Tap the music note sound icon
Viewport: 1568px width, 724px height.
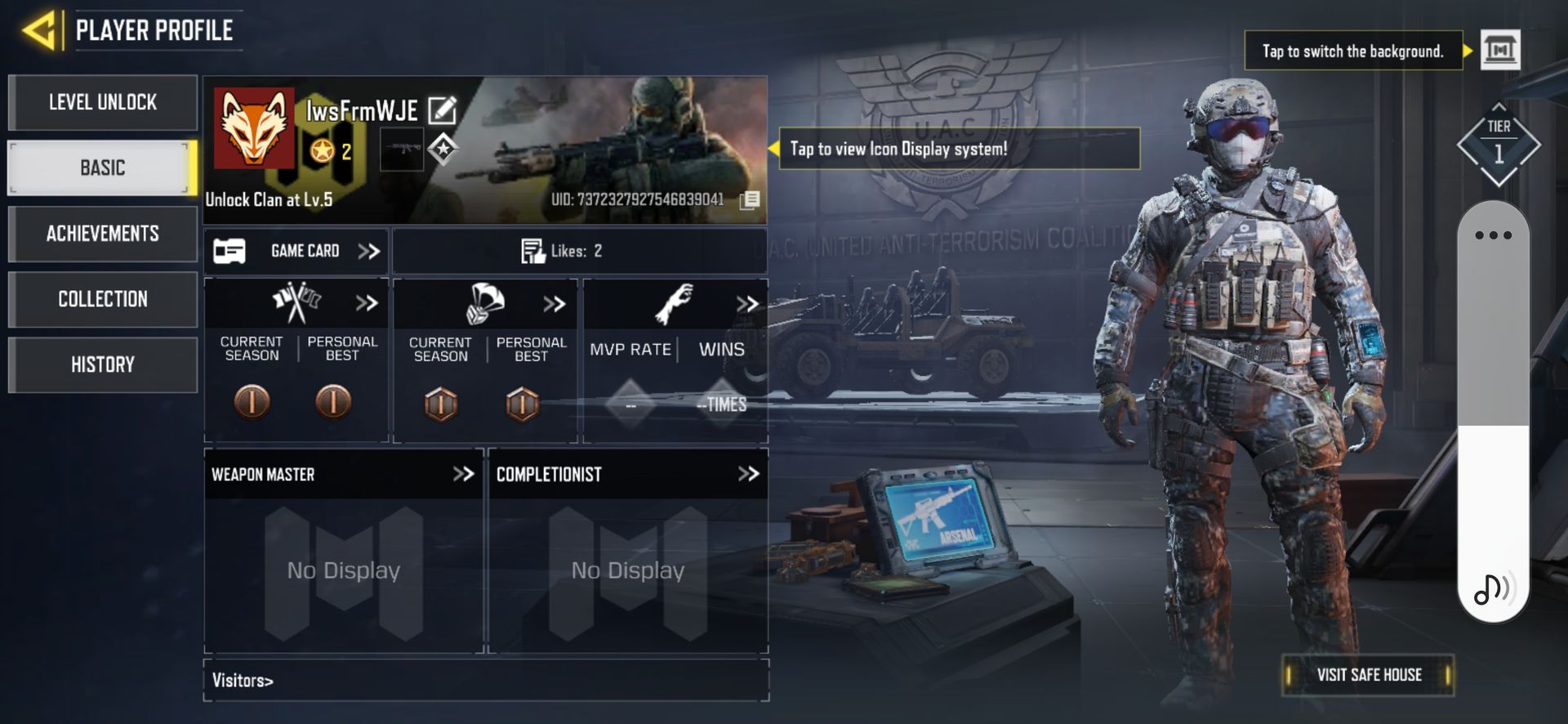(x=1492, y=588)
